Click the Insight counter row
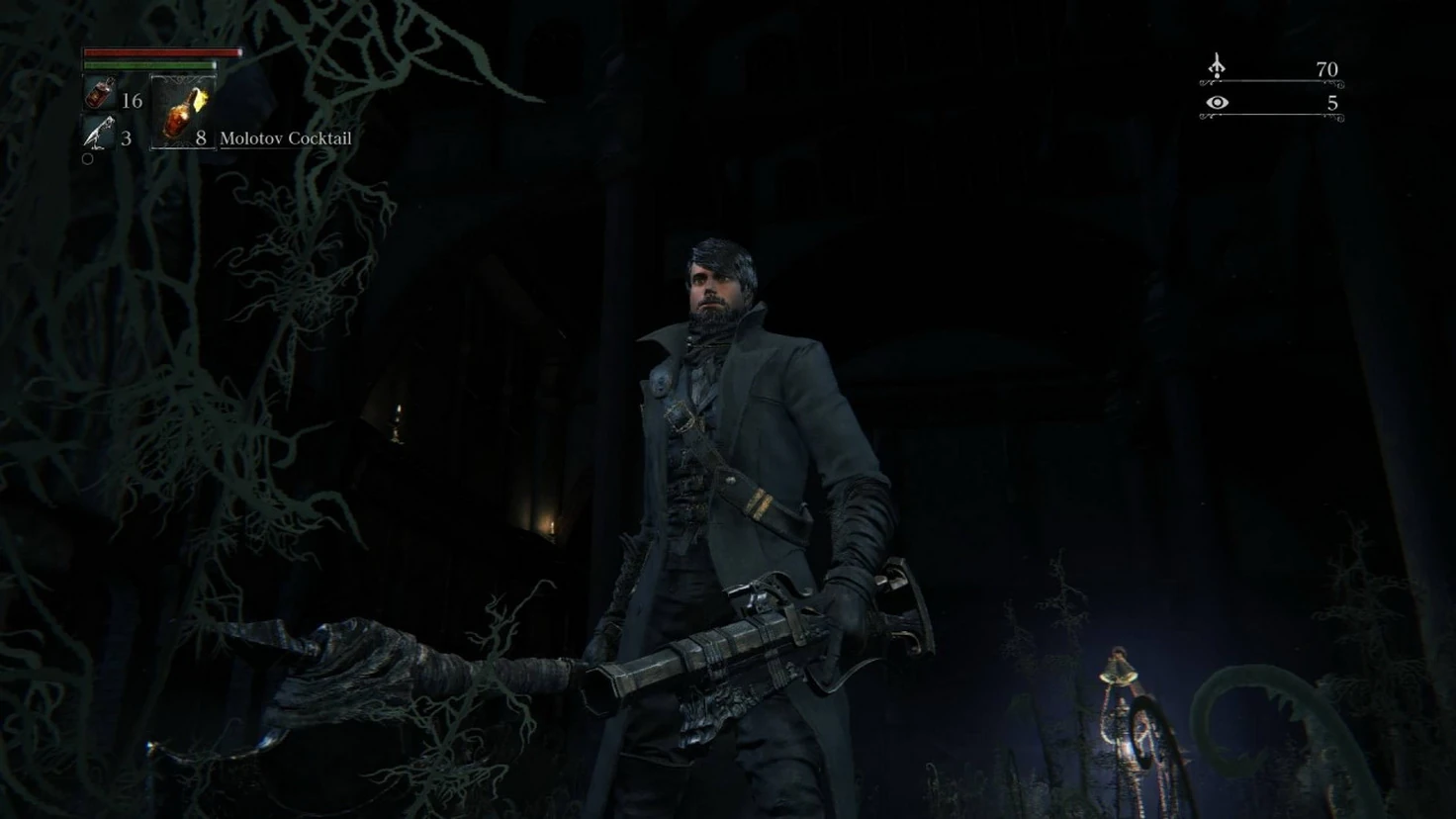 point(1276,102)
